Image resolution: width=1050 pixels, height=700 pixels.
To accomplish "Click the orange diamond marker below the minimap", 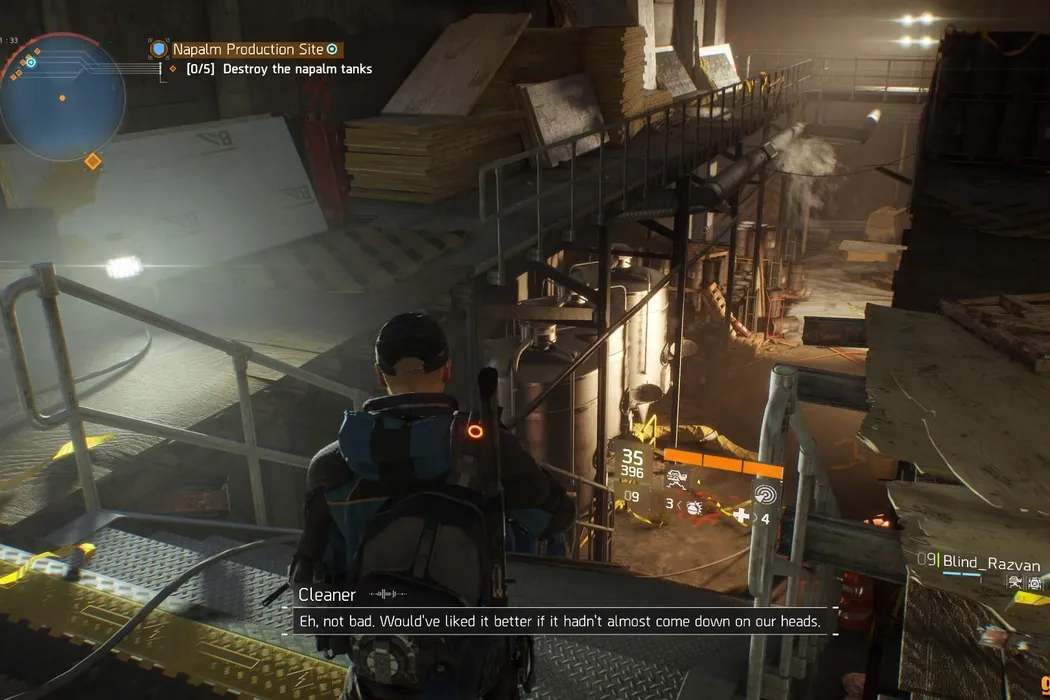I will click(x=92, y=161).
